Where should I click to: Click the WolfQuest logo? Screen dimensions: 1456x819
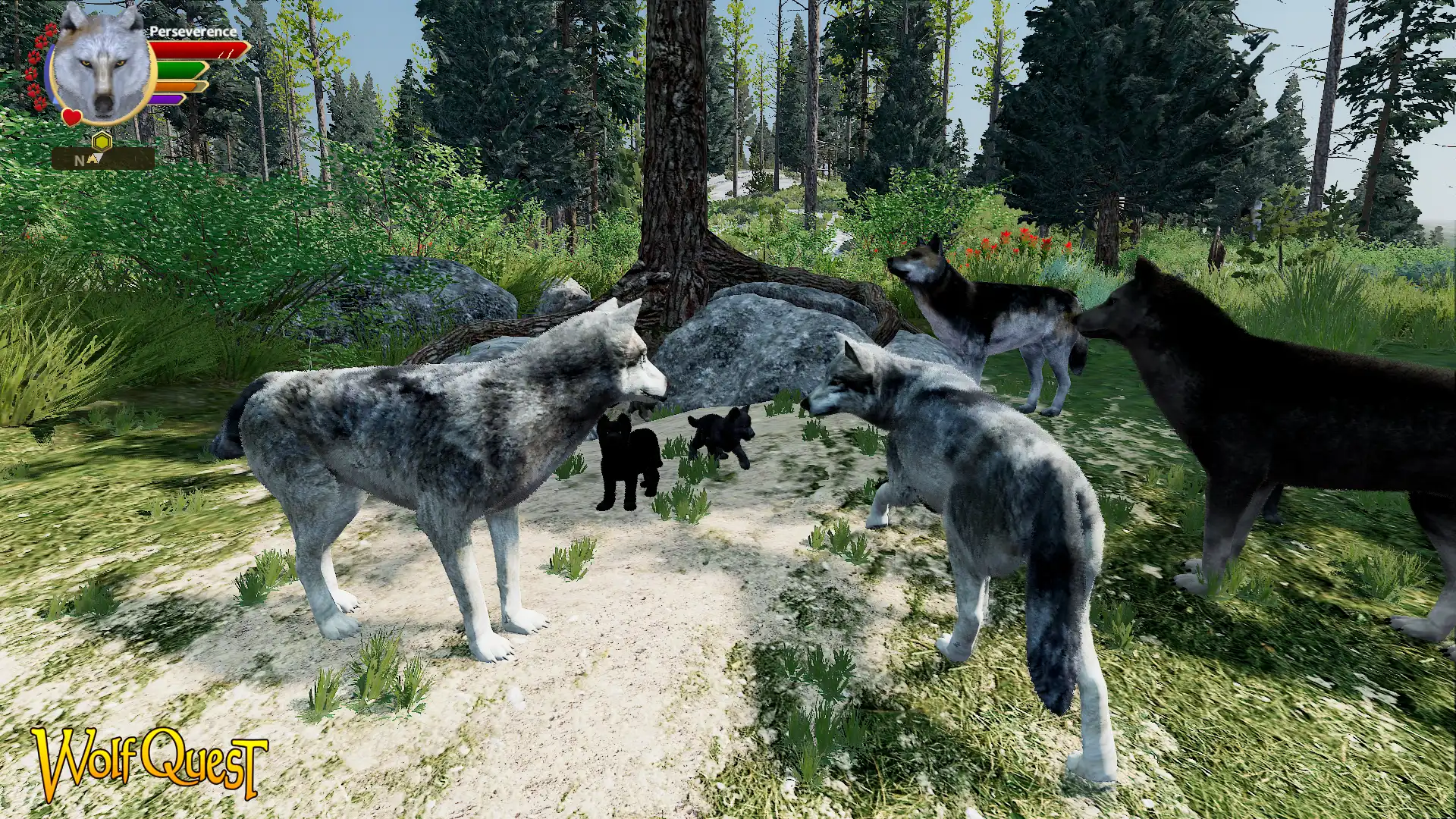coord(149,762)
